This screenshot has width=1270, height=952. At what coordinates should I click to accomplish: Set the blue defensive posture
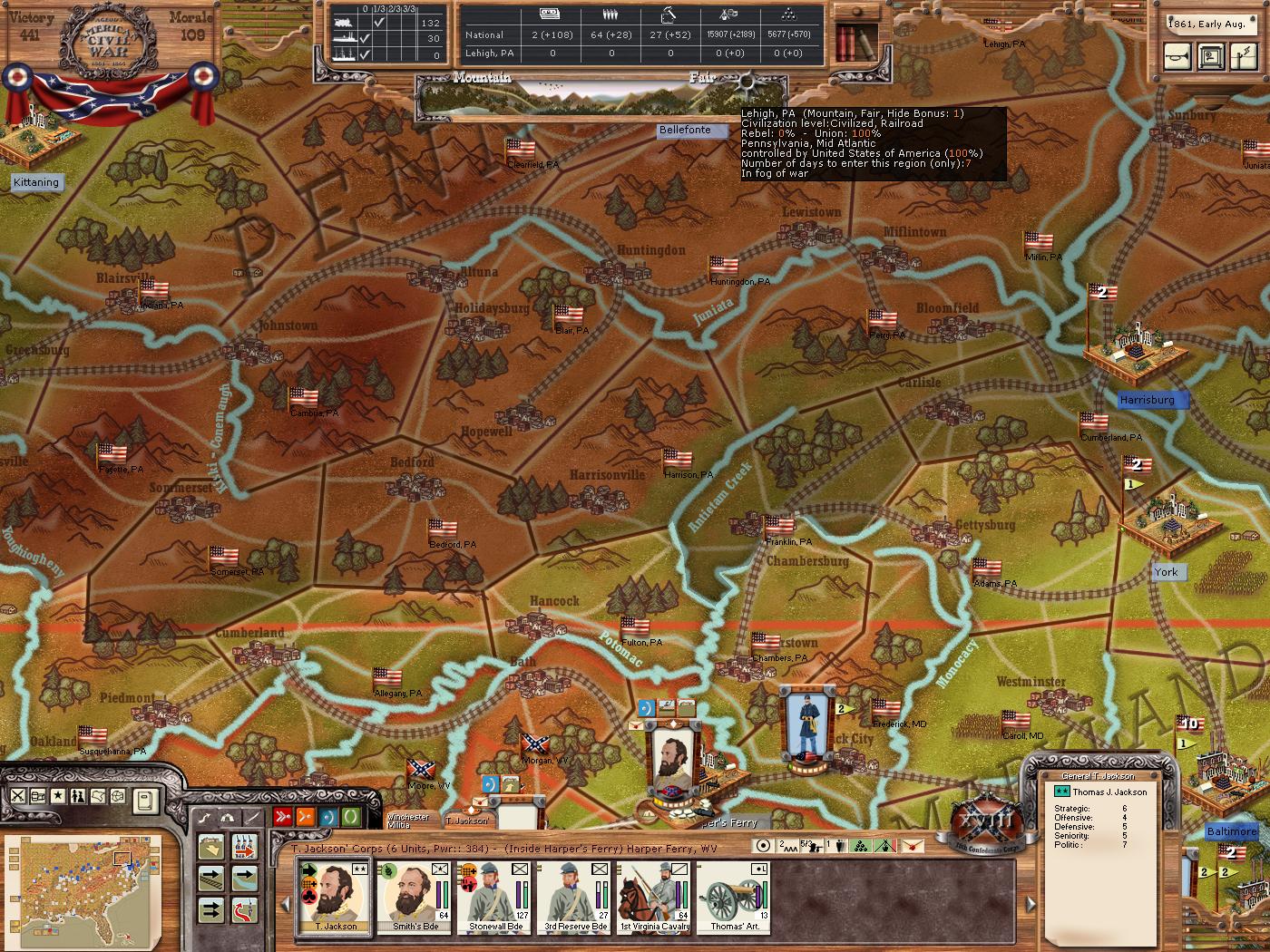tap(328, 817)
